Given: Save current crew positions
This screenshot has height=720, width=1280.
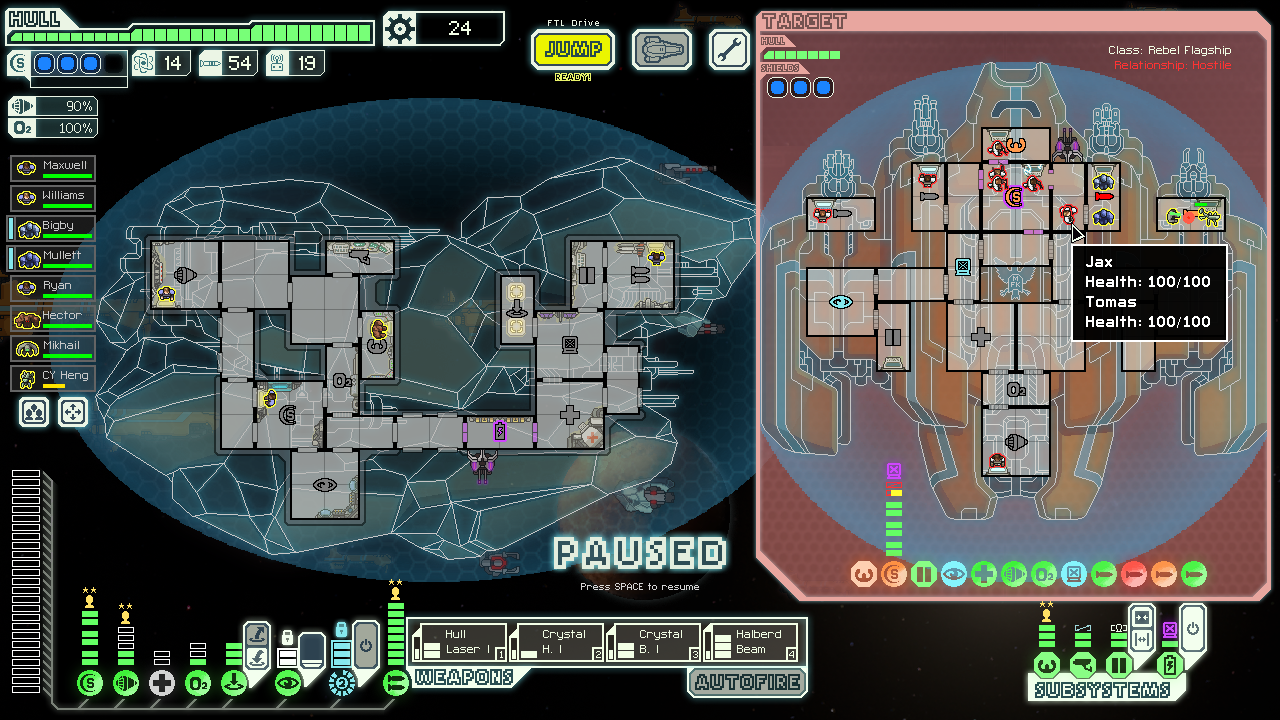Looking at the screenshot, I should point(34,411).
